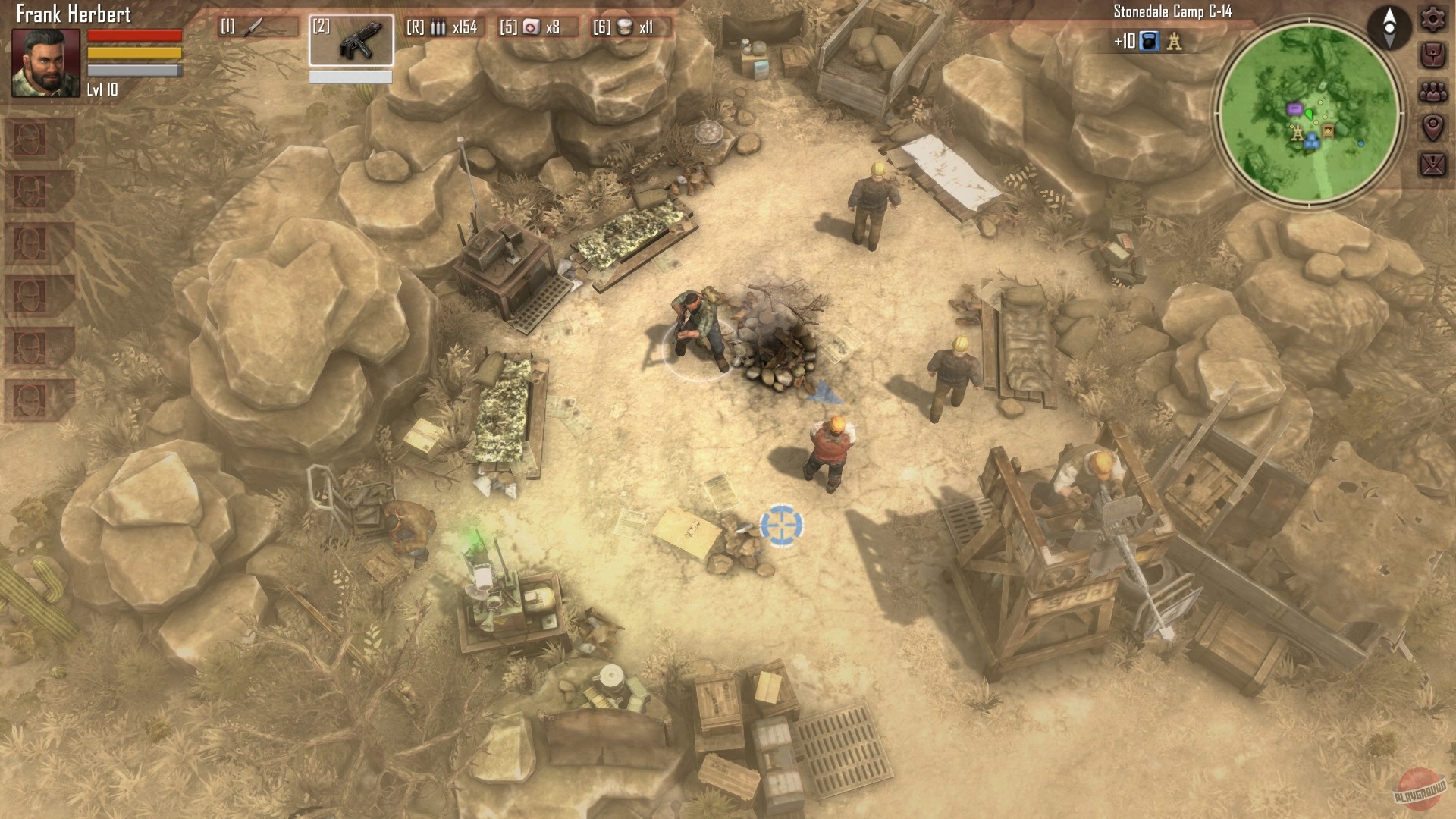Image resolution: width=1456 pixels, height=819 pixels.
Task: Click the watchtower icon under the camp name
Action: click(1174, 41)
